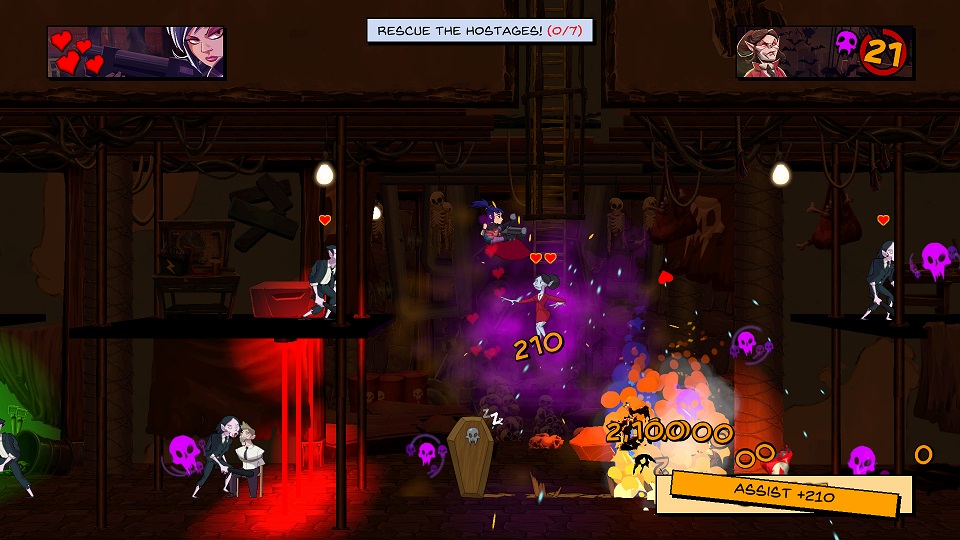Click the Rescue the Hostages objective tracker

(x=480, y=31)
